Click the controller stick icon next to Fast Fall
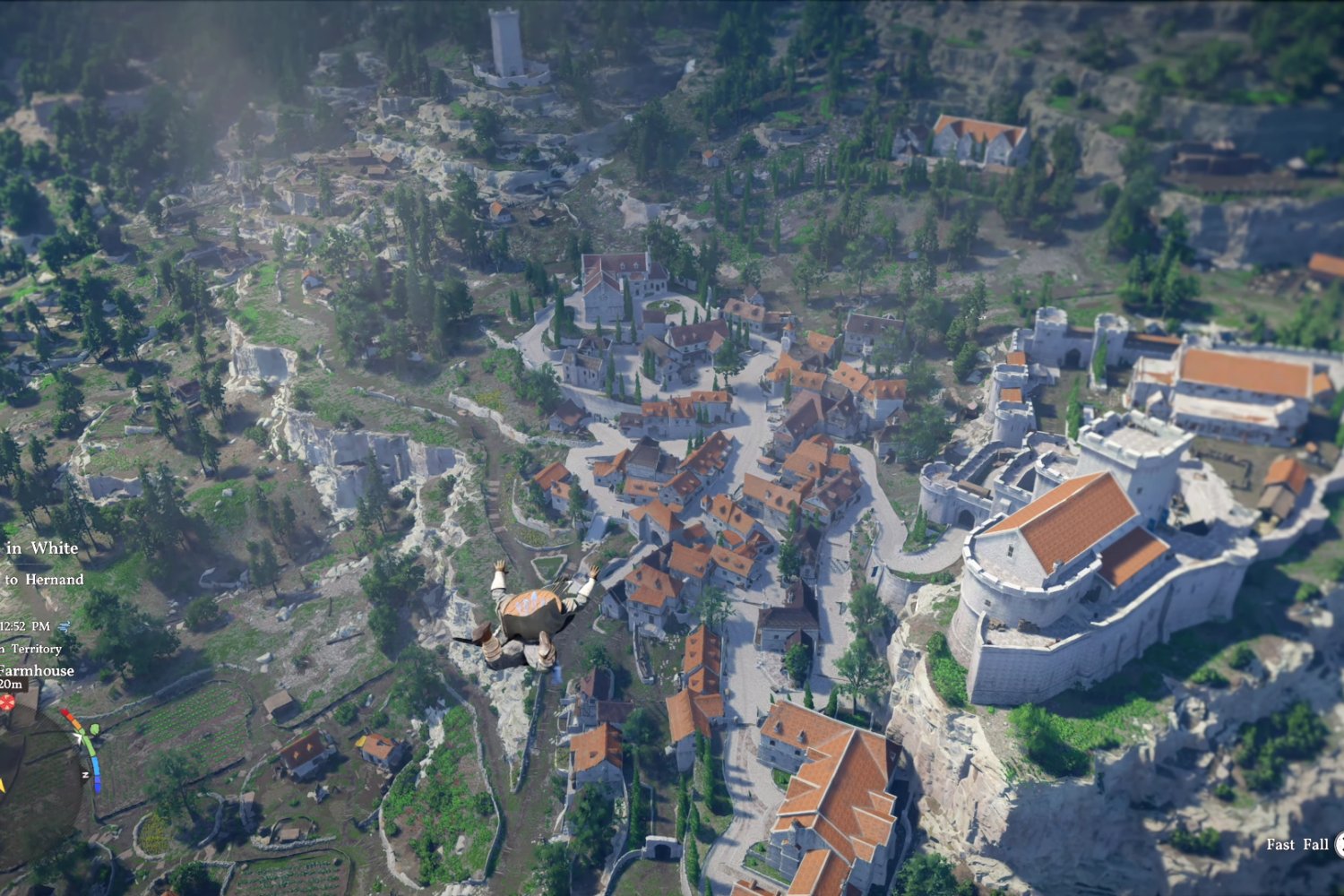 tap(1340, 845)
